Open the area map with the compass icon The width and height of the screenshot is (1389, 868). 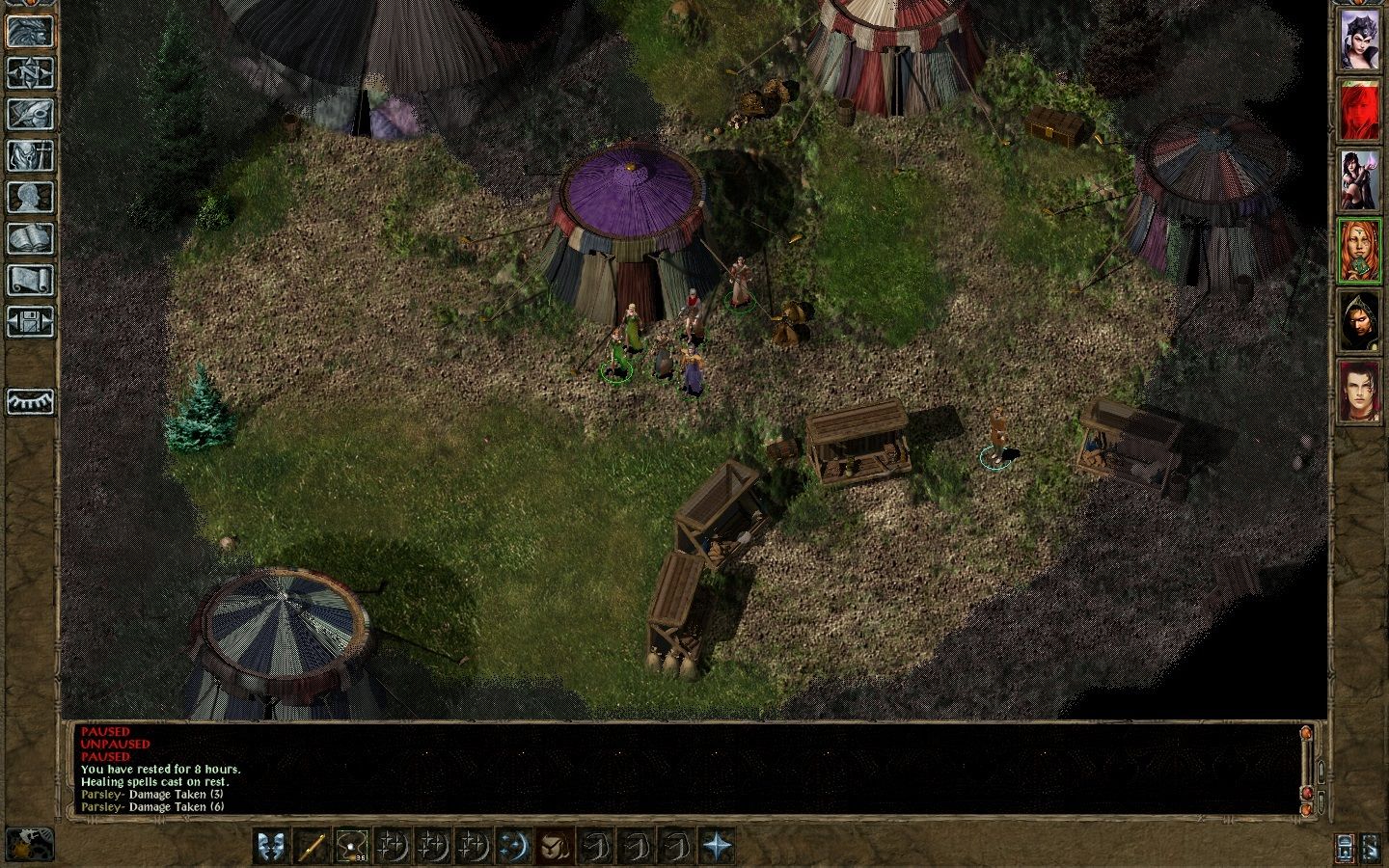pyautogui.click(x=31, y=72)
